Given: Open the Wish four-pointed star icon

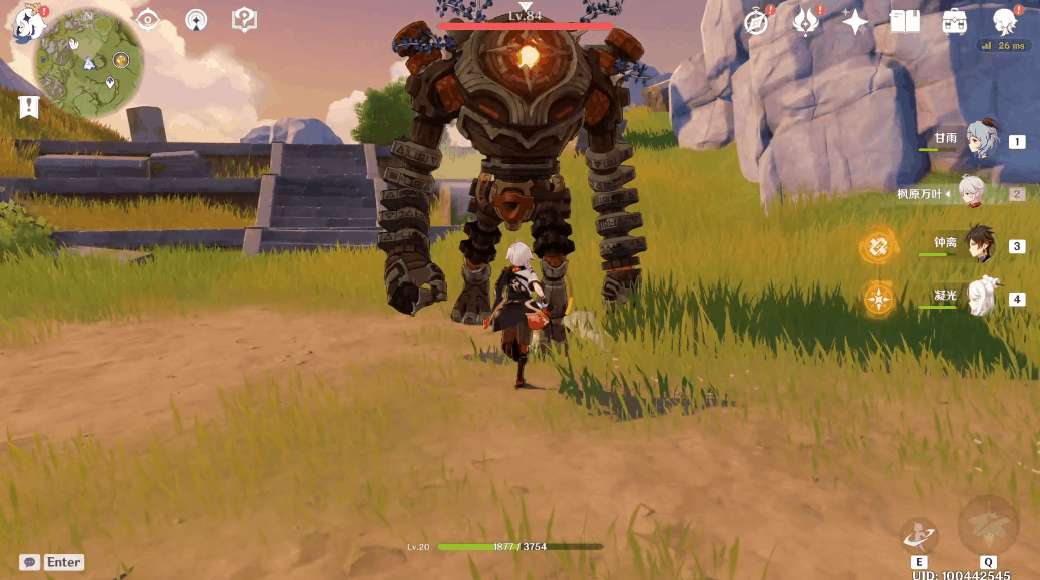Looking at the screenshot, I should 855,21.
